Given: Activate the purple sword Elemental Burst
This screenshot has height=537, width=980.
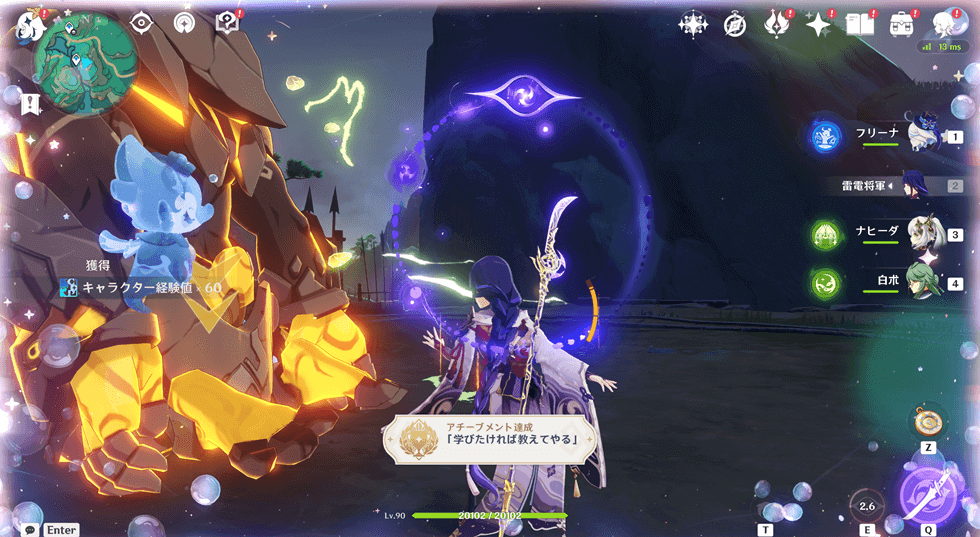Looking at the screenshot, I should 928,496.
